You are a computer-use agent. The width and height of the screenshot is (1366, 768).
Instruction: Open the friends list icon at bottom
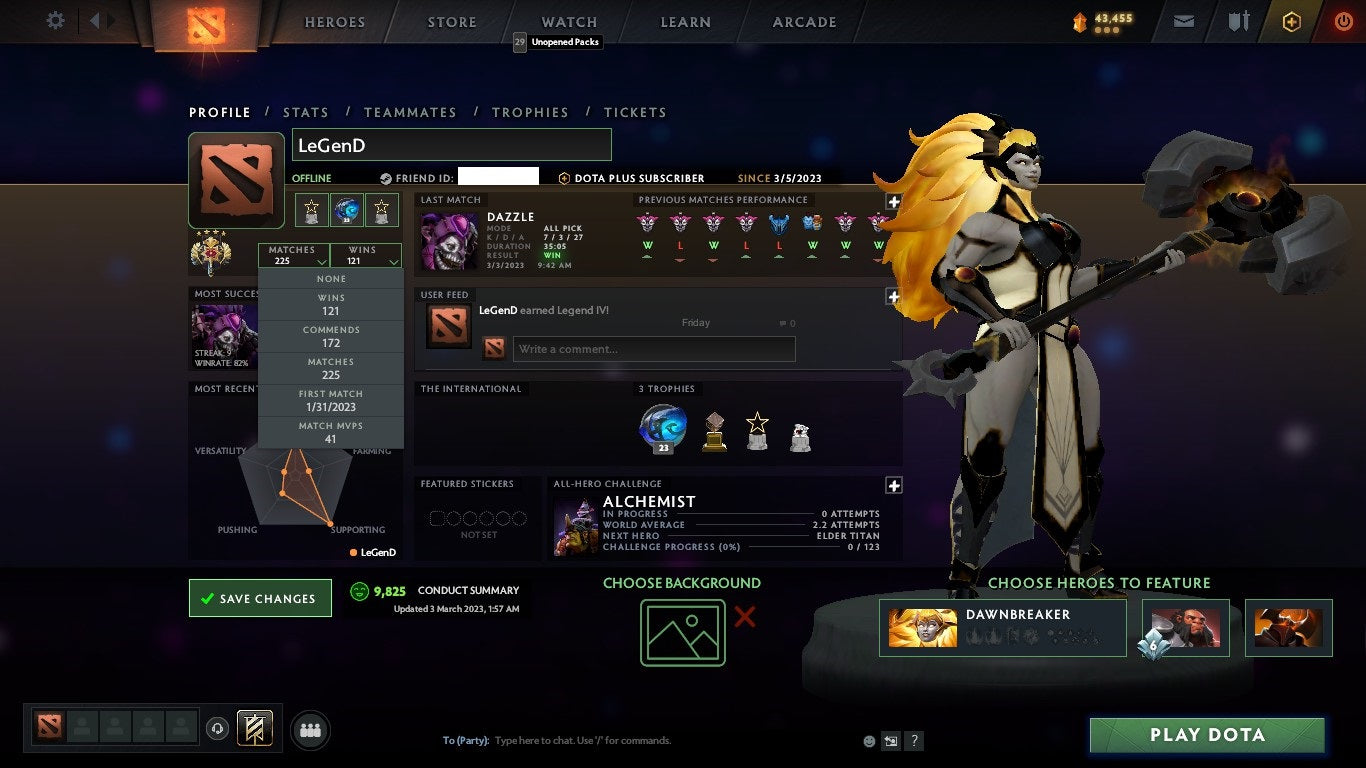310,730
